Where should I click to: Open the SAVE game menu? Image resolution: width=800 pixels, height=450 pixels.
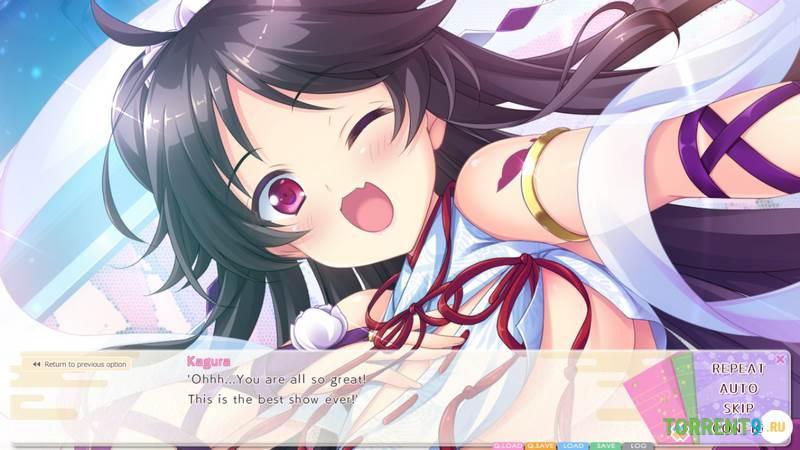pyautogui.click(x=605, y=445)
